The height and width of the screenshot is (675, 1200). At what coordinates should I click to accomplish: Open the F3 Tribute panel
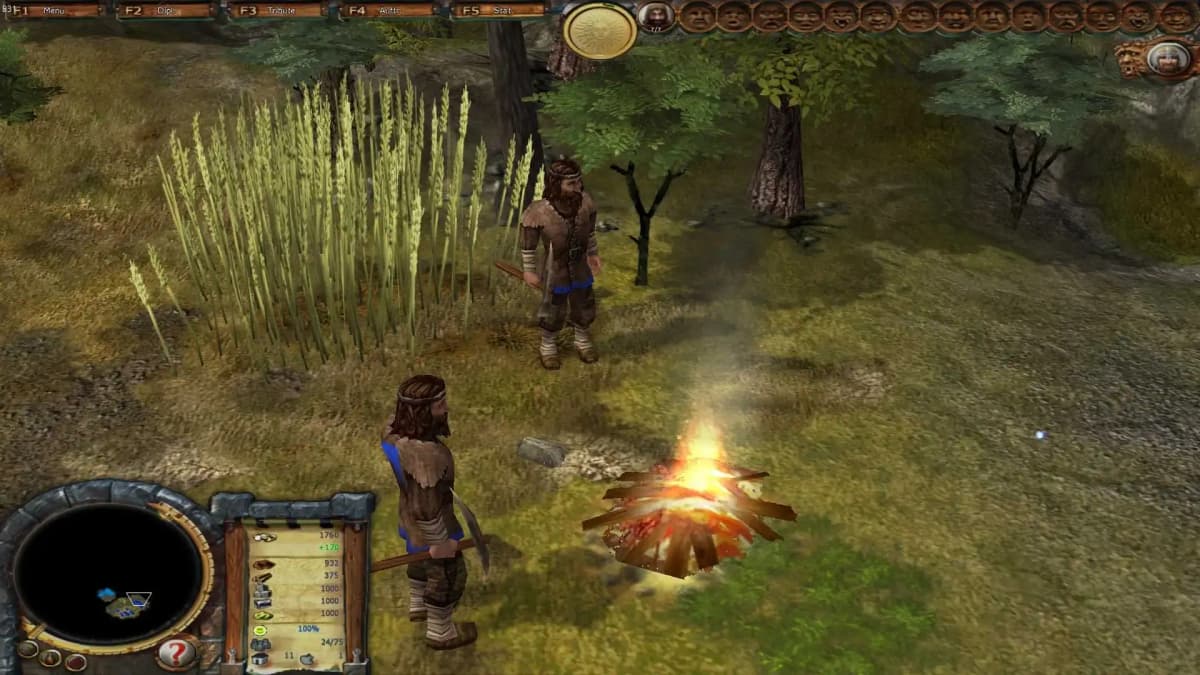279,11
